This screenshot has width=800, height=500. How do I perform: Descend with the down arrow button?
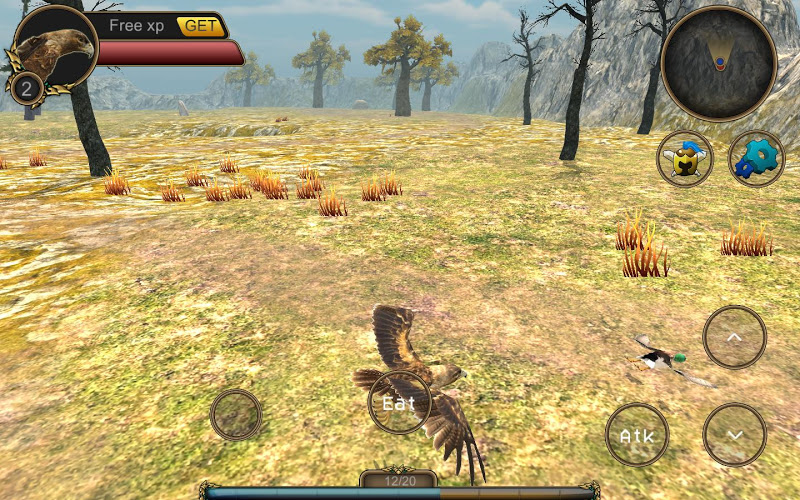[734, 435]
